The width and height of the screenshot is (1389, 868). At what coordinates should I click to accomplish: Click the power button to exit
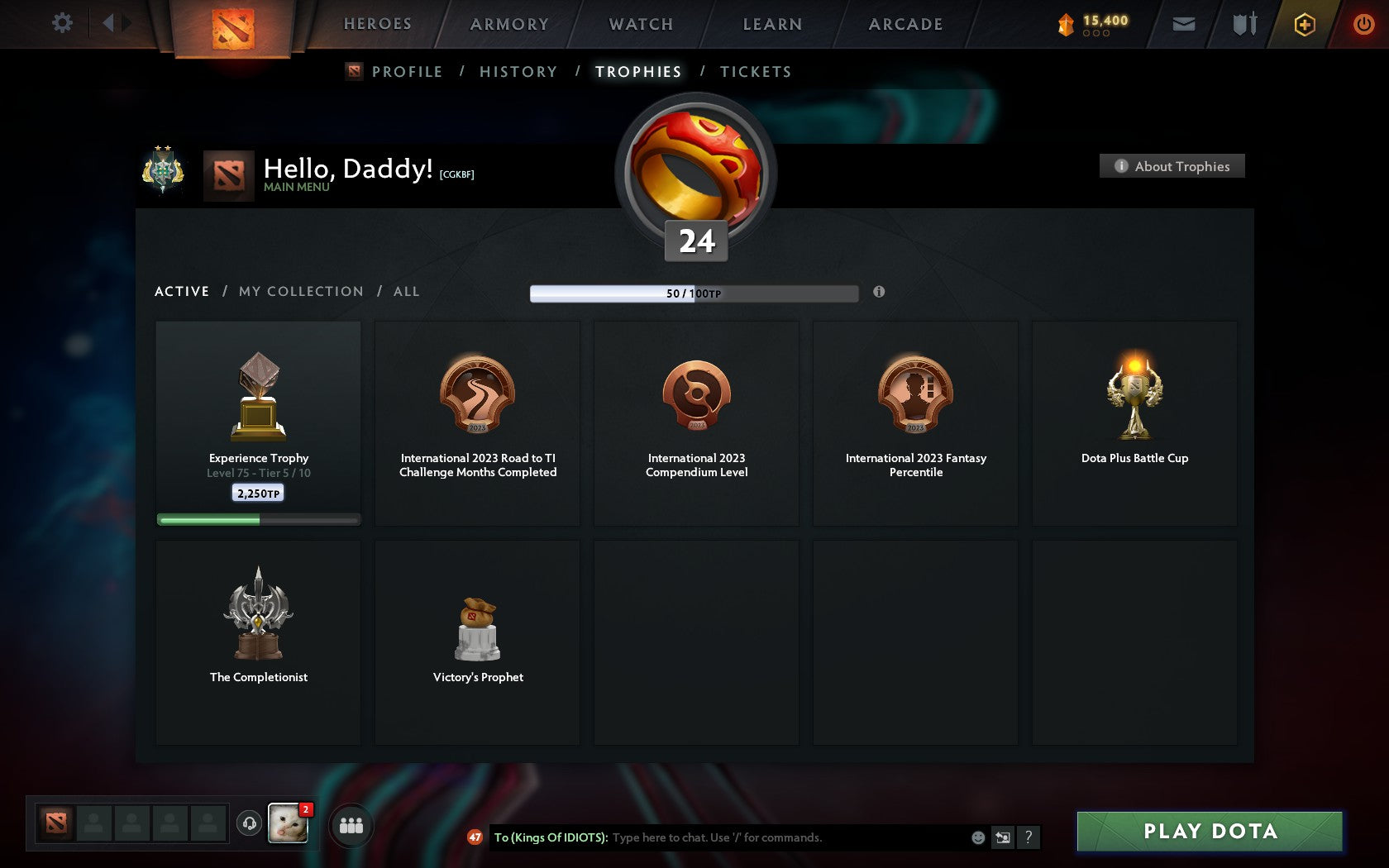pos(1364,24)
